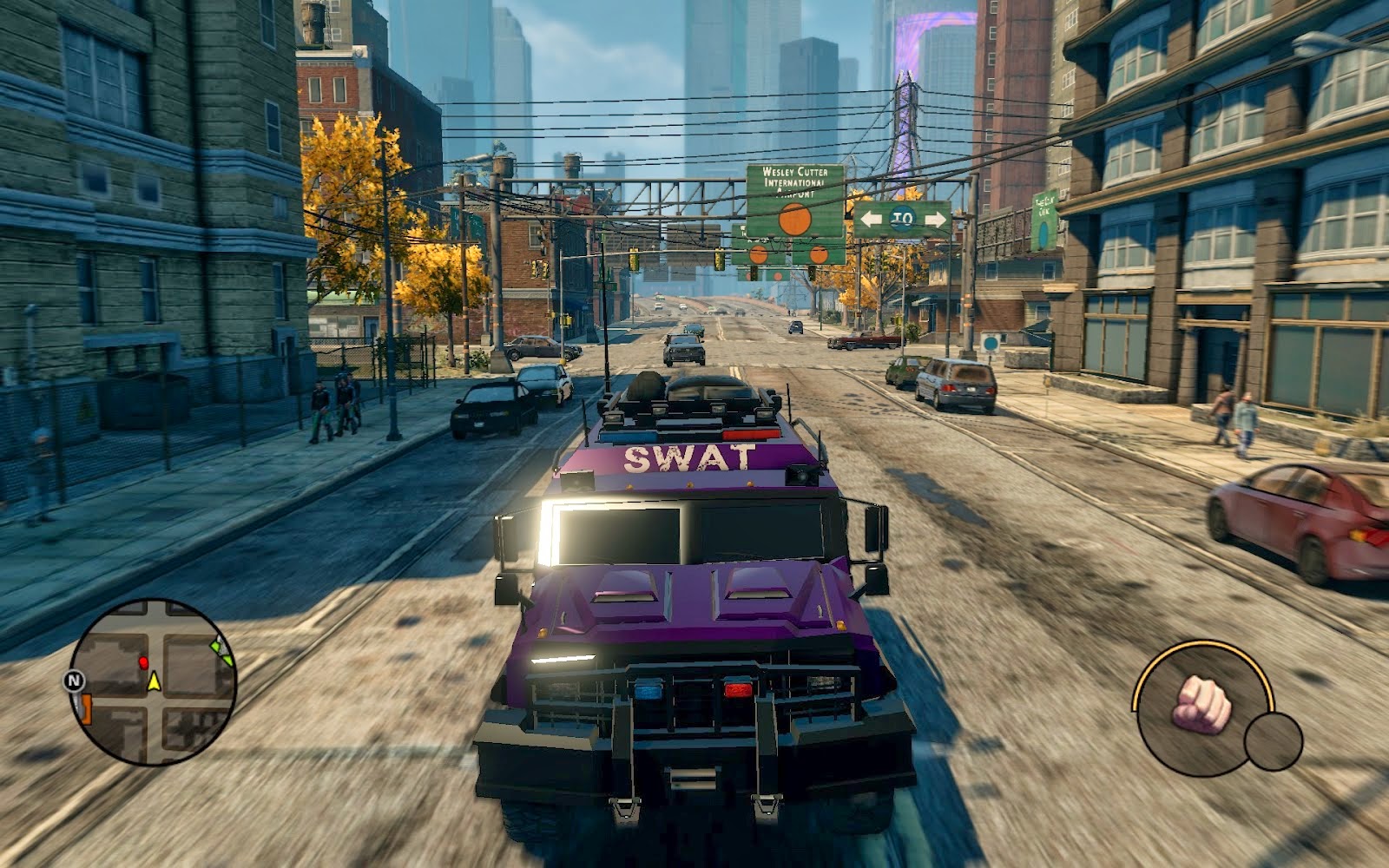This screenshot has height=868, width=1389.
Task: Click the right arrow on the Route 10 sign
Action: [x=936, y=220]
